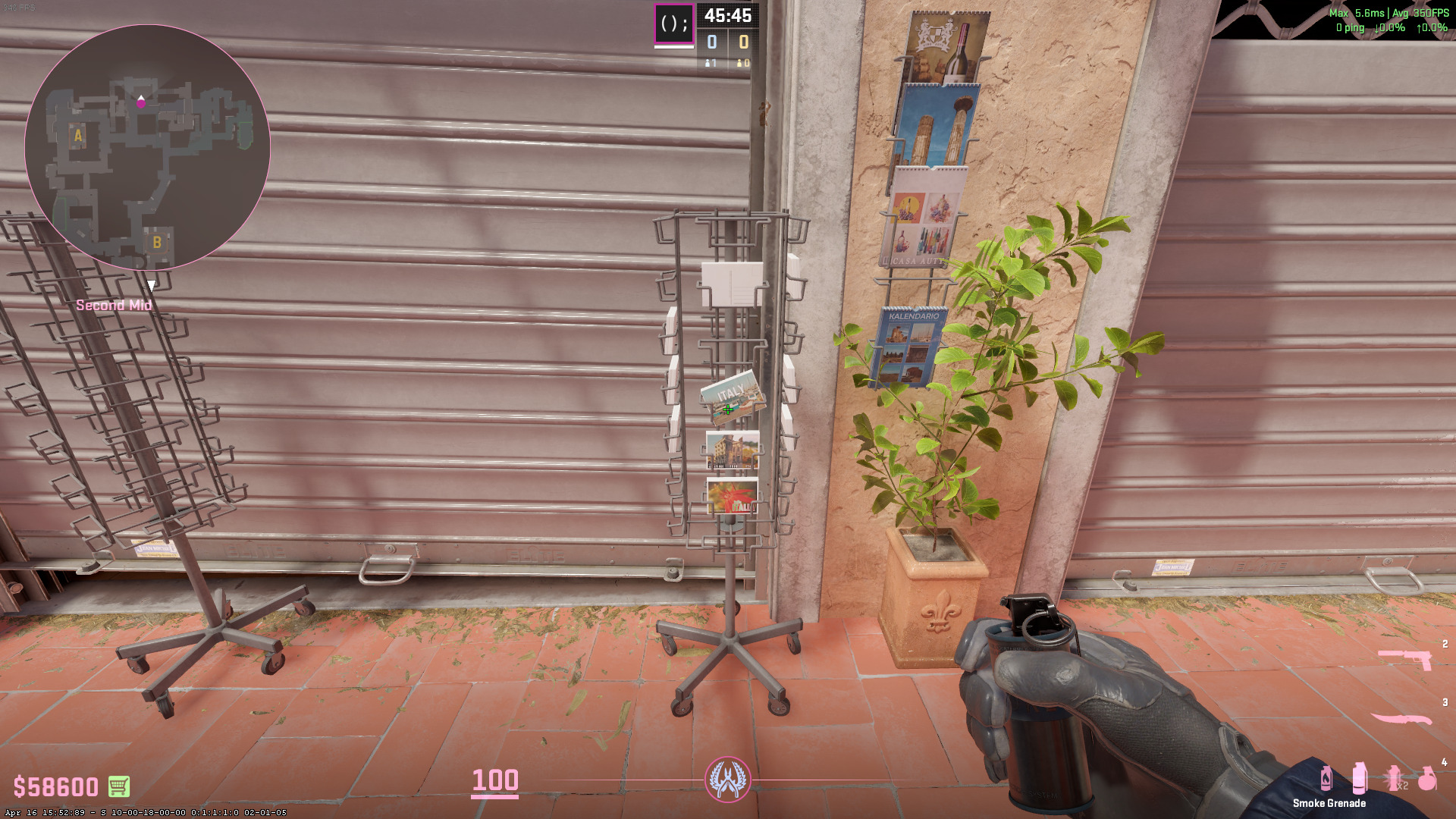Click the team emblem badge
This screenshot has height=819, width=1456.
click(728, 780)
